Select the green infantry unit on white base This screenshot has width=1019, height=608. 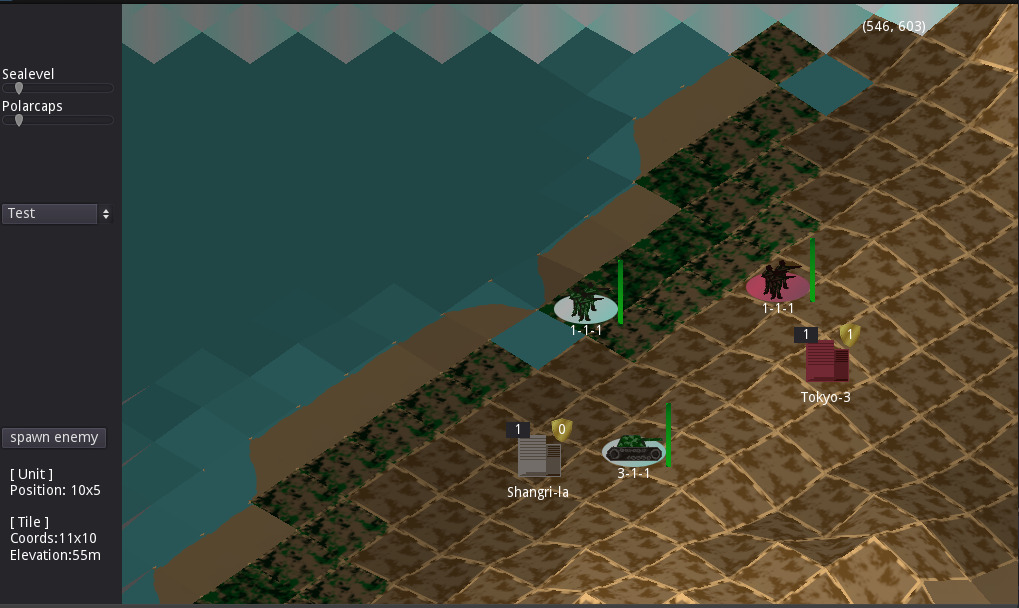point(585,306)
